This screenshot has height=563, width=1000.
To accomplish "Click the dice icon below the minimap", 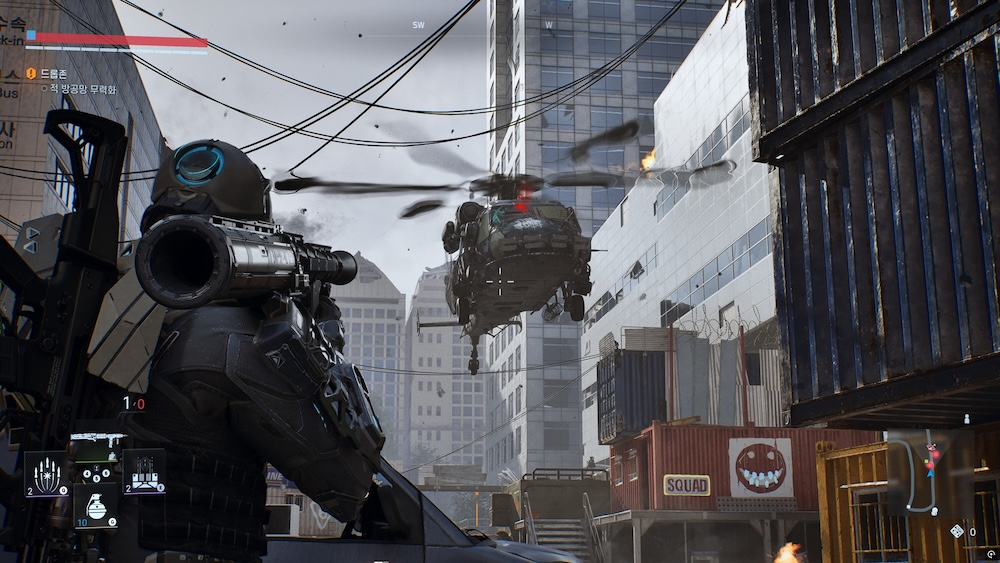I will [957, 531].
